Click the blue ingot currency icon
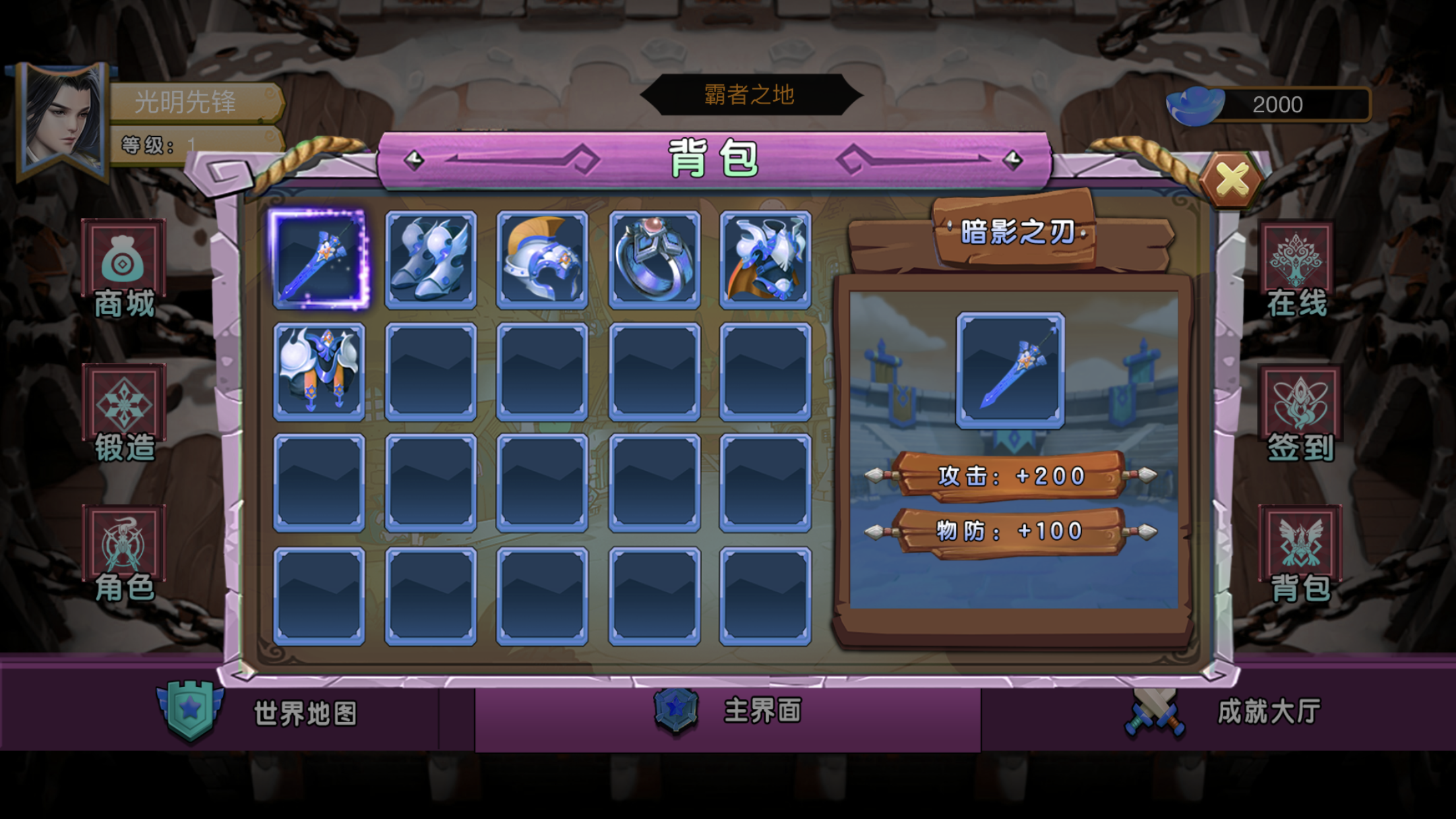This screenshot has width=1456, height=819. (1195, 106)
